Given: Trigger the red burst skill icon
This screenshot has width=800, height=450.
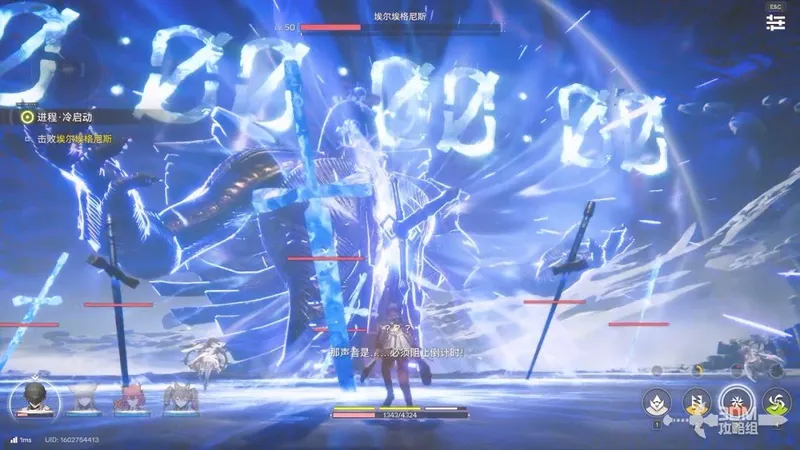Looking at the screenshot, I should click(736, 401).
